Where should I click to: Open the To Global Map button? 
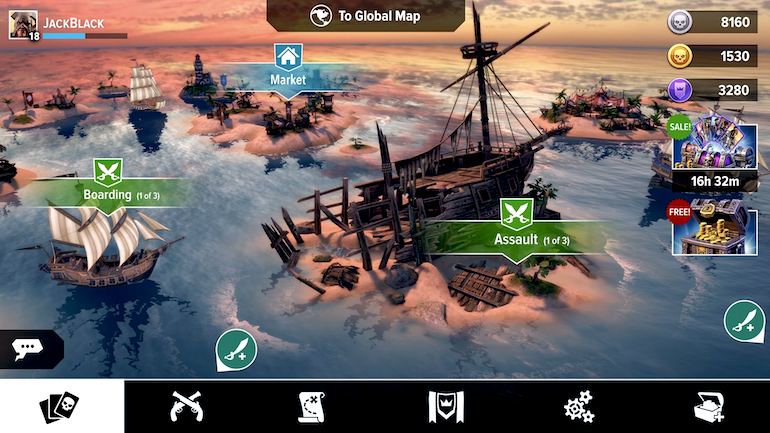pyautogui.click(x=366, y=16)
